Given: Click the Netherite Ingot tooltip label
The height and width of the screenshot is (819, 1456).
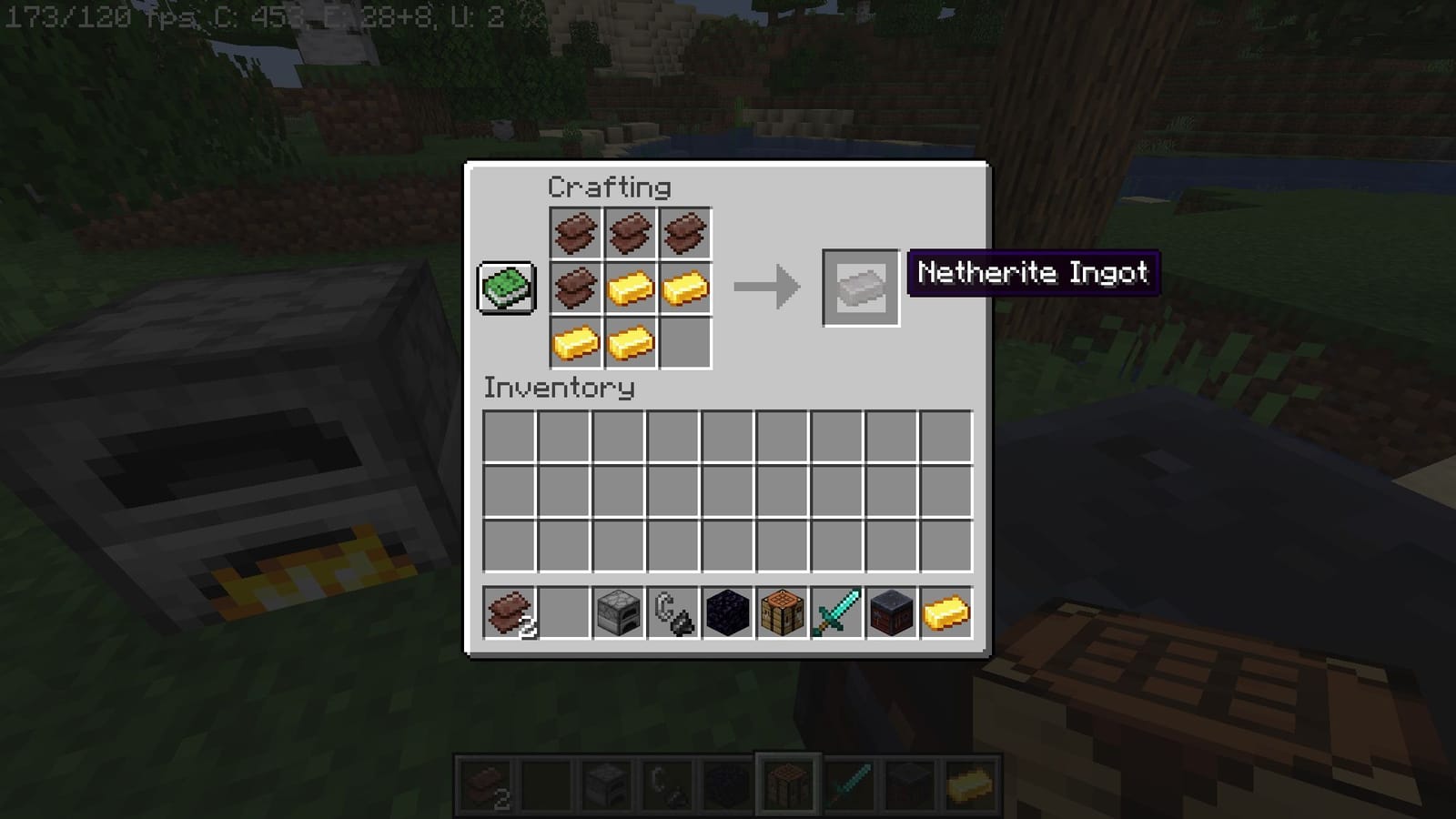Looking at the screenshot, I should pos(1033,272).
